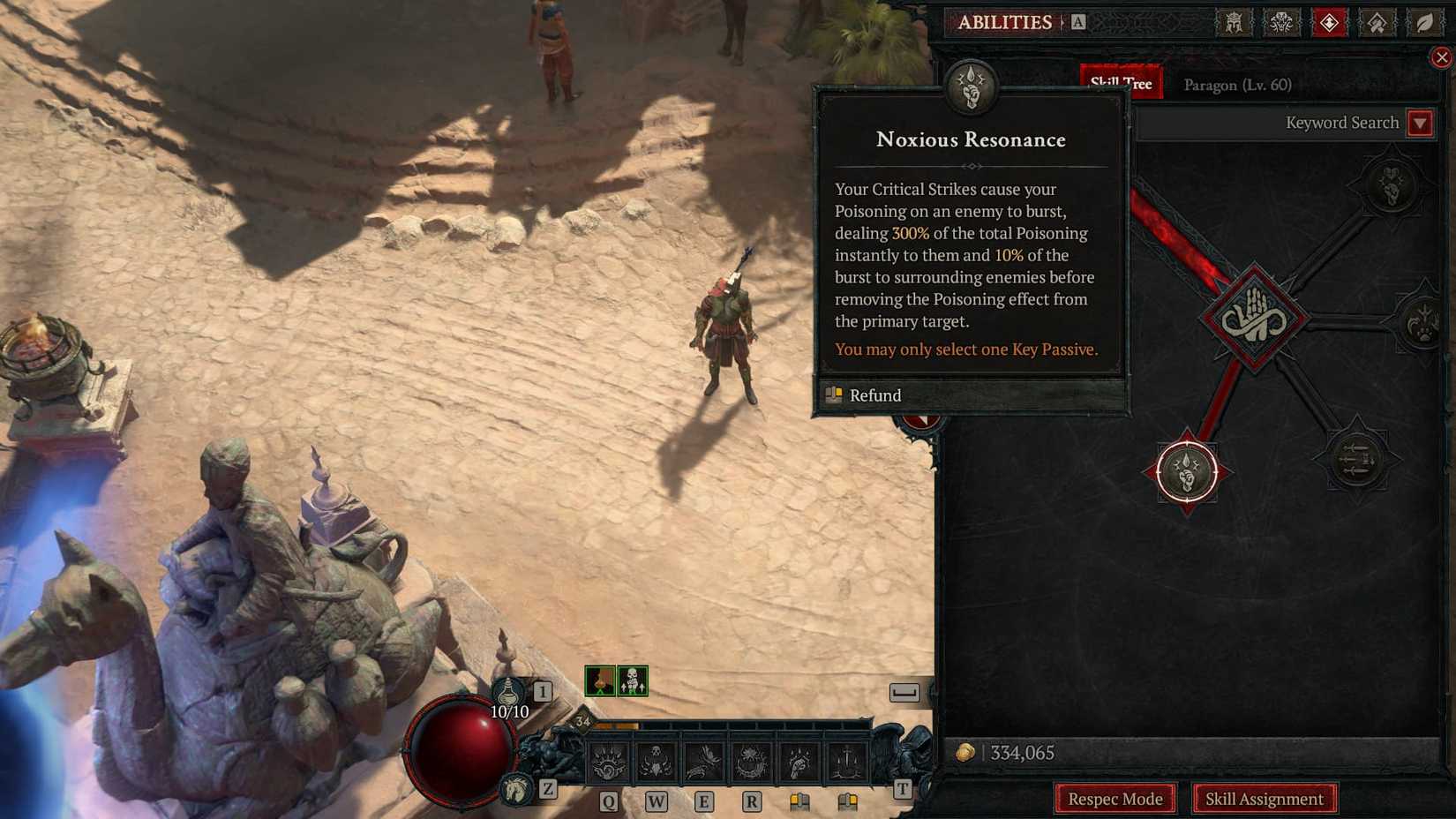Select the beast-head emblem menu icon

[x=1281, y=24]
